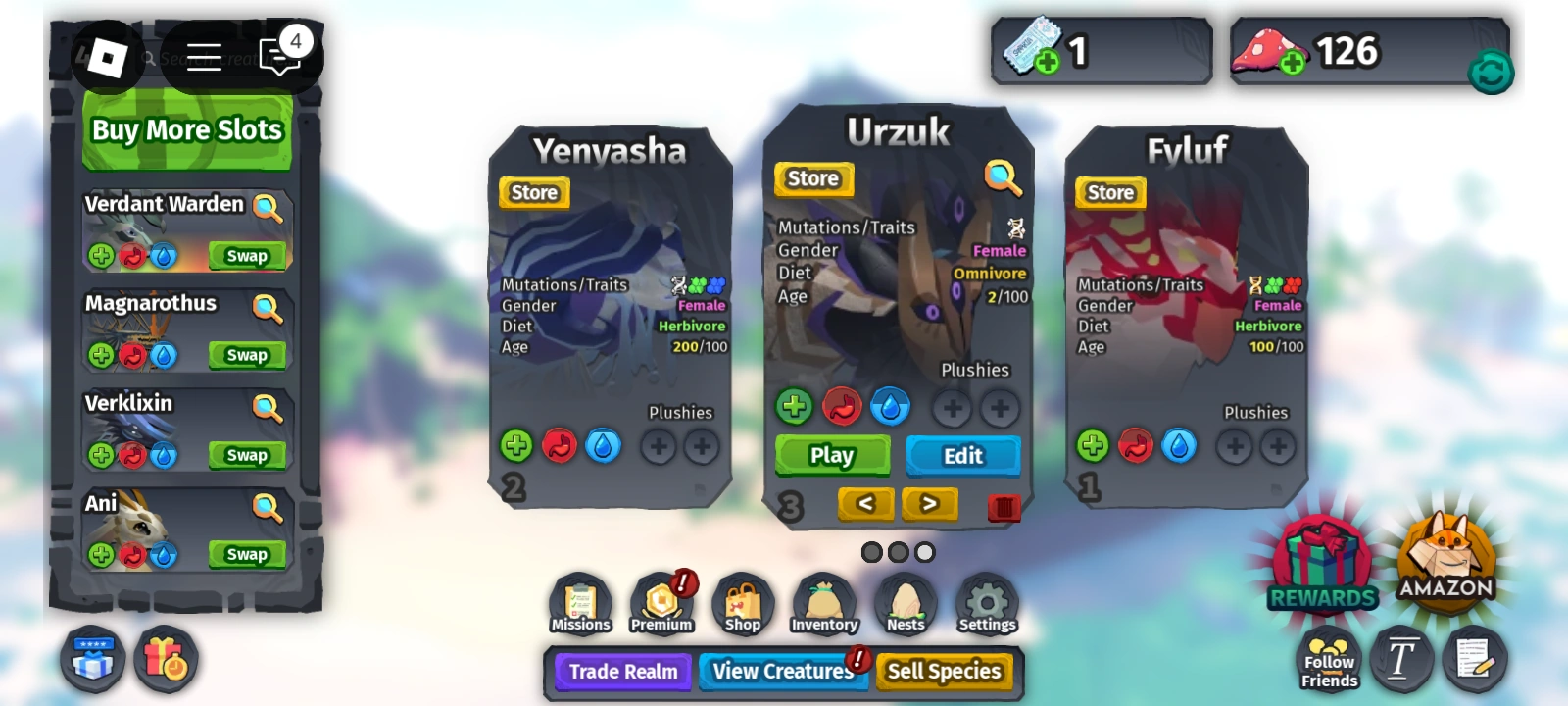Open the Settings gear
The image size is (1568, 706).
point(986,600)
